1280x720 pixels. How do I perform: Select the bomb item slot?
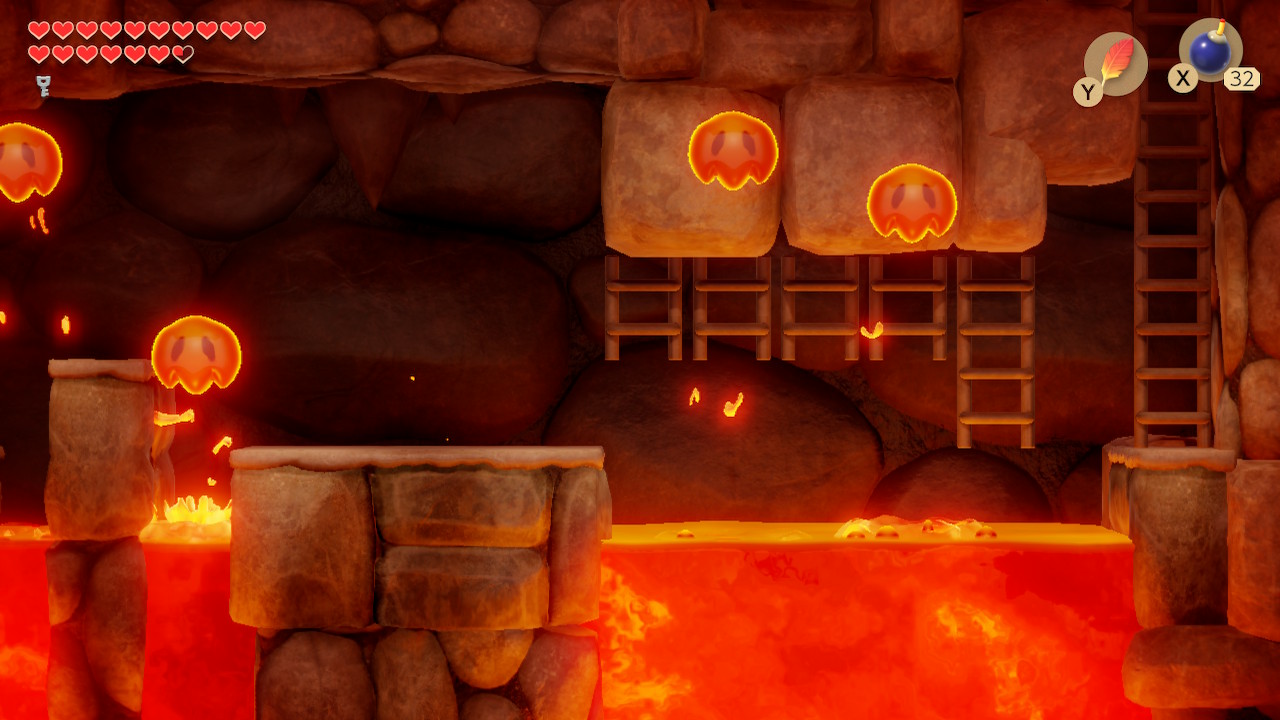(x=1210, y=52)
